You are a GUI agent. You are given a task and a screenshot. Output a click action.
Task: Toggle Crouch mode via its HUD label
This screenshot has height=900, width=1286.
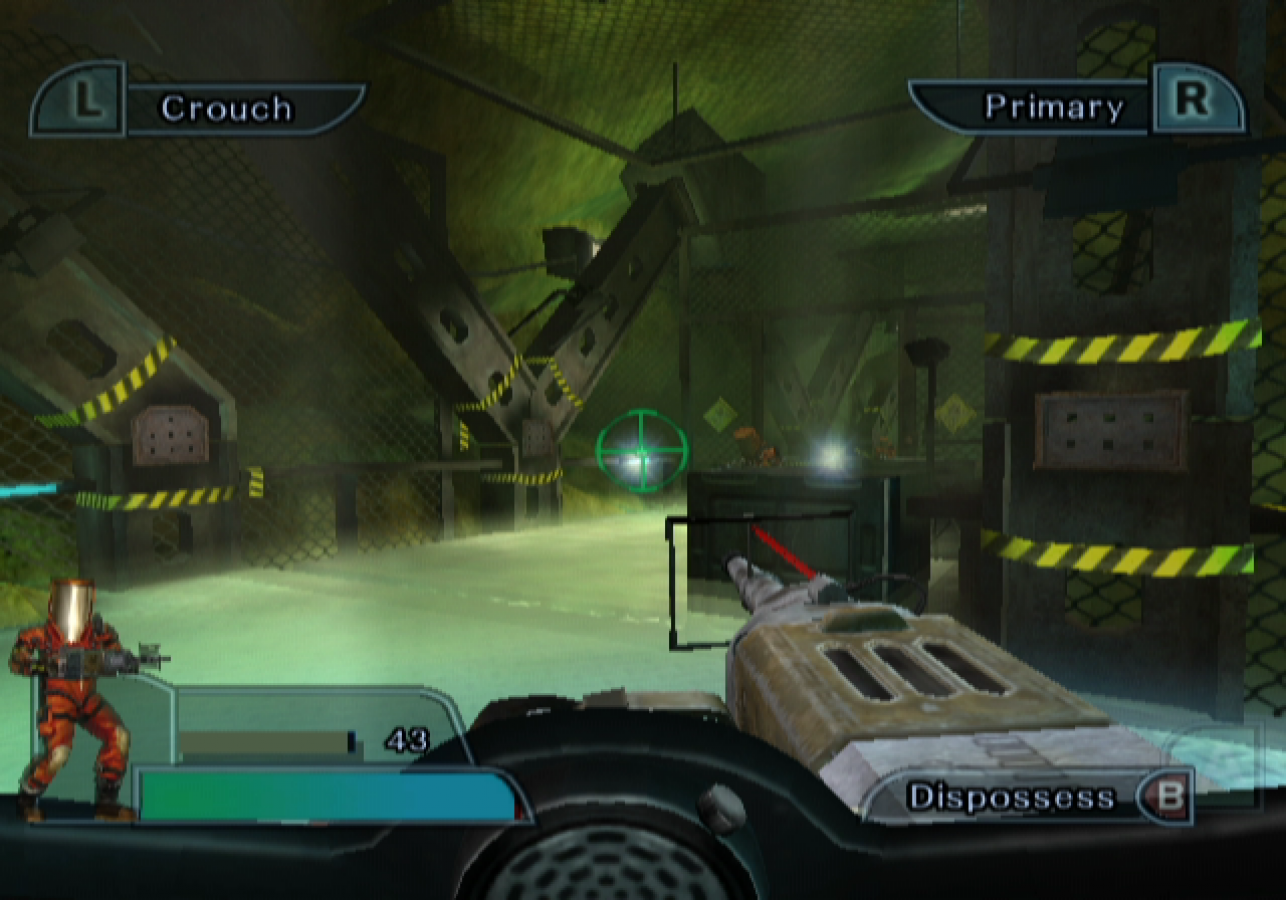point(228,108)
